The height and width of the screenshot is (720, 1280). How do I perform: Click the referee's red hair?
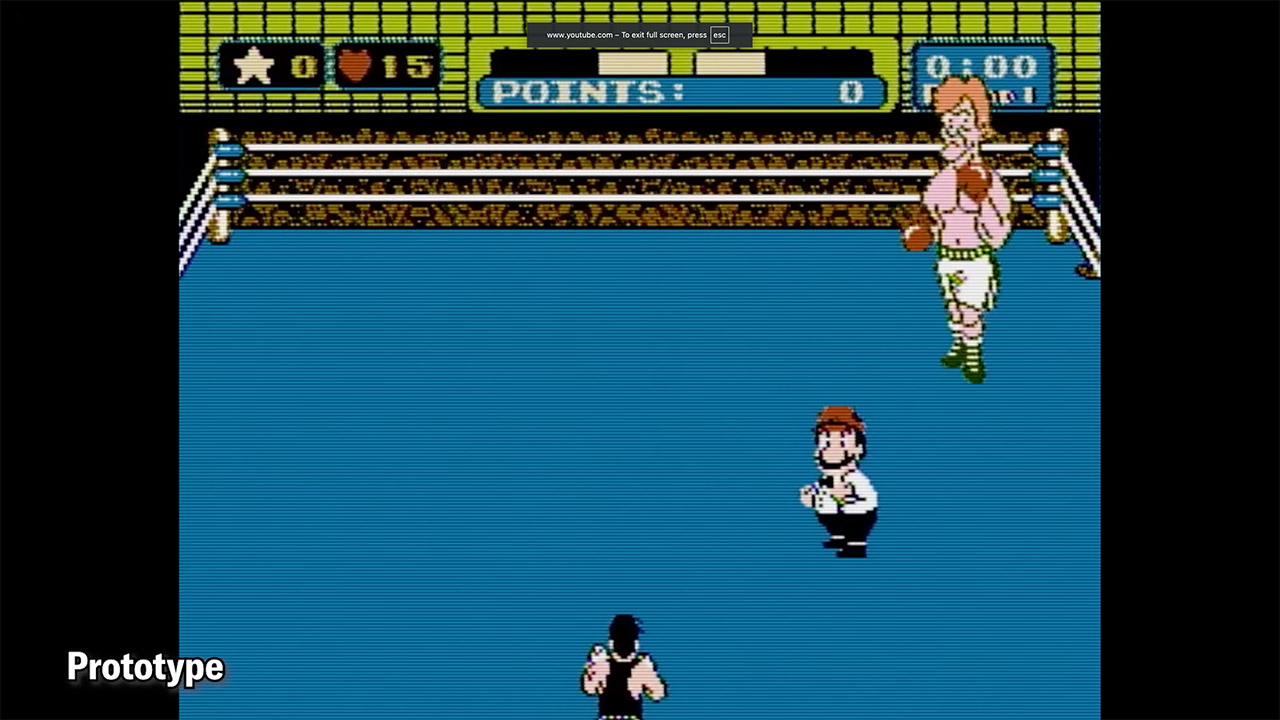click(840, 420)
